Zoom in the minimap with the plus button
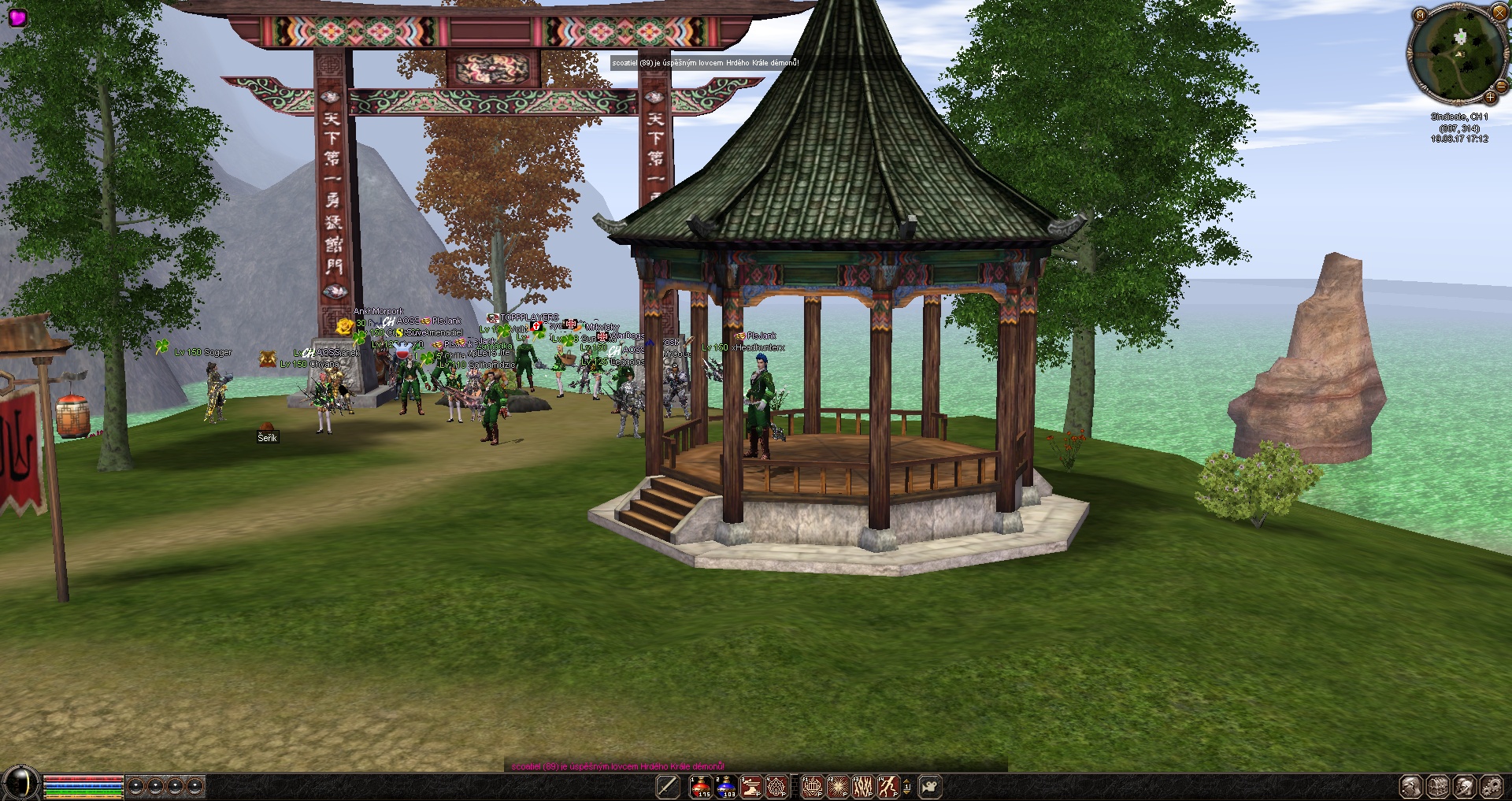 tap(1490, 97)
